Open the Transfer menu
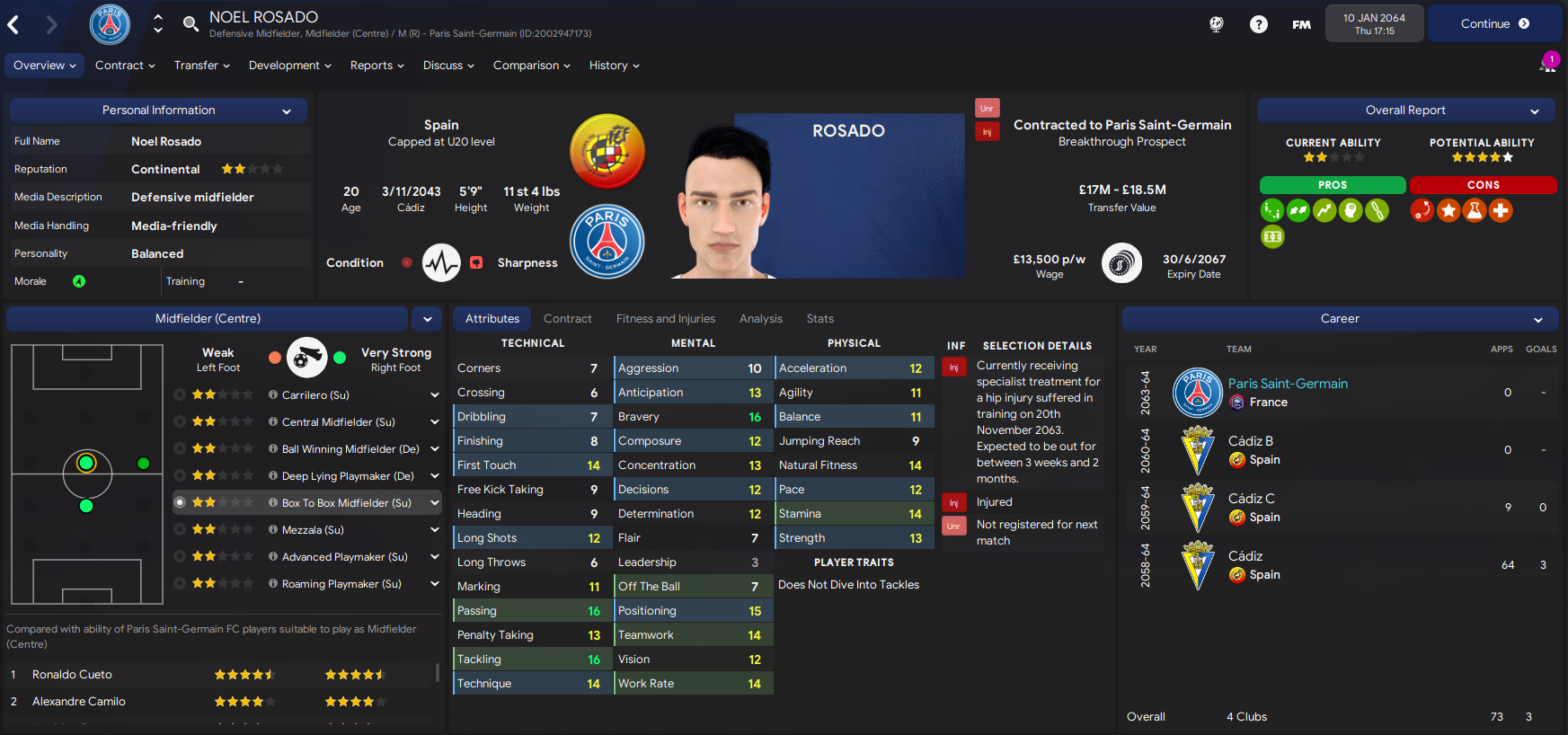1568x735 pixels. click(x=201, y=66)
